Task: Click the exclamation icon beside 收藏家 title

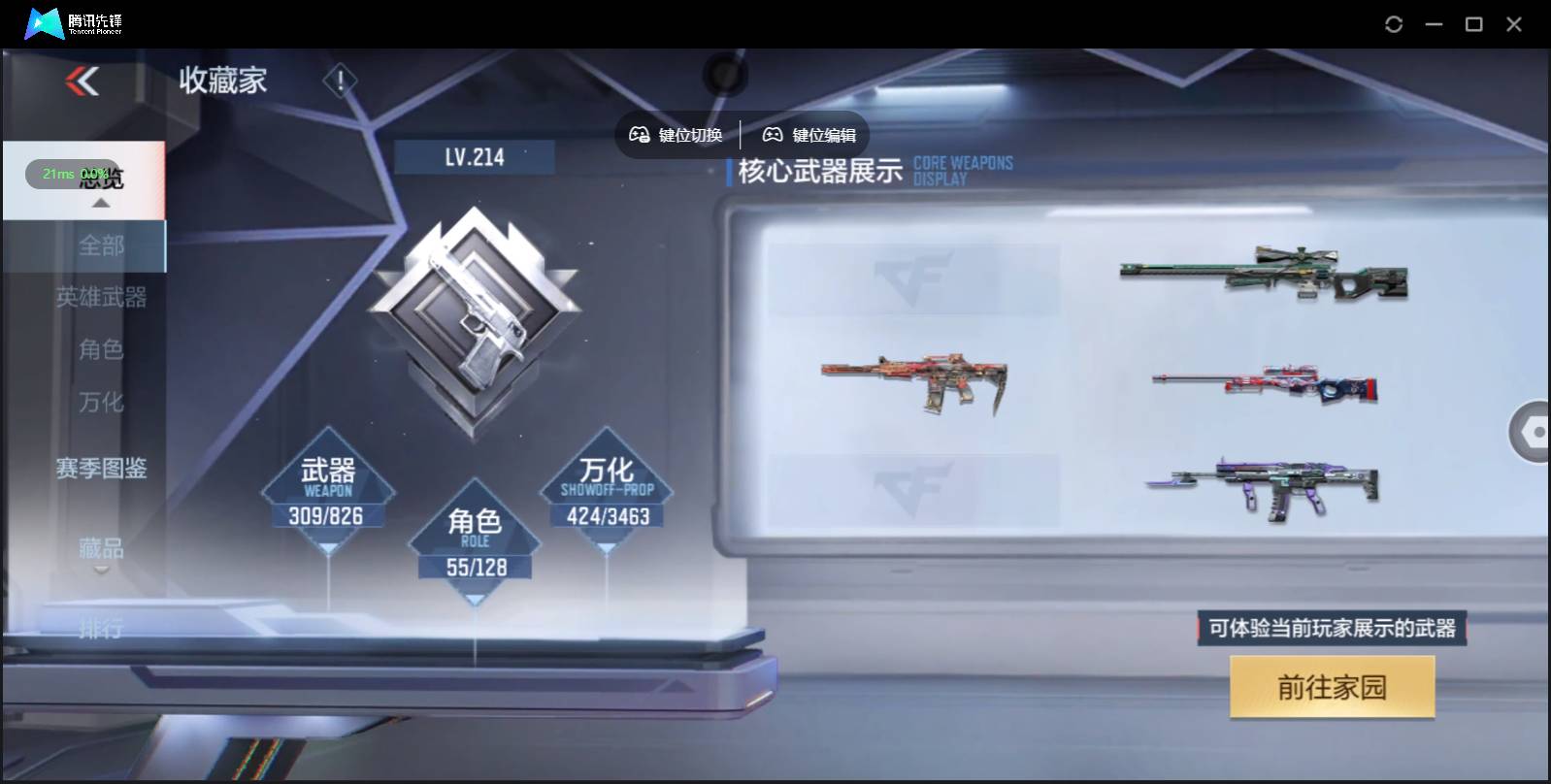Action: tap(339, 82)
